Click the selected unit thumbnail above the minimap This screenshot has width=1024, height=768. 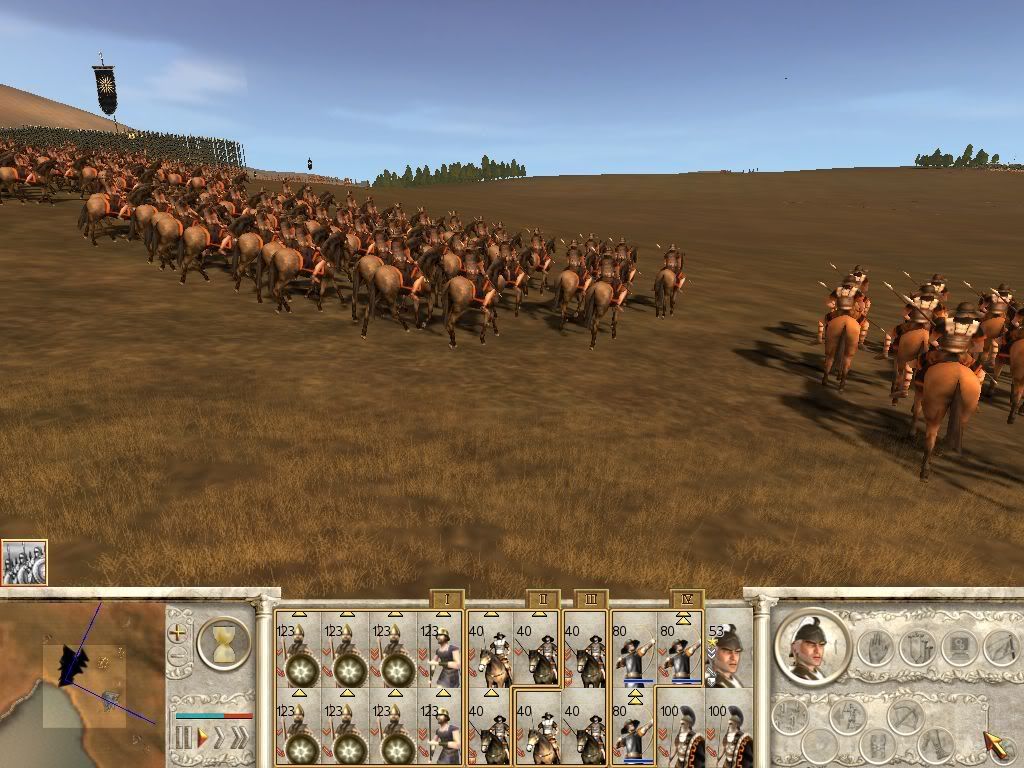pos(24,562)
